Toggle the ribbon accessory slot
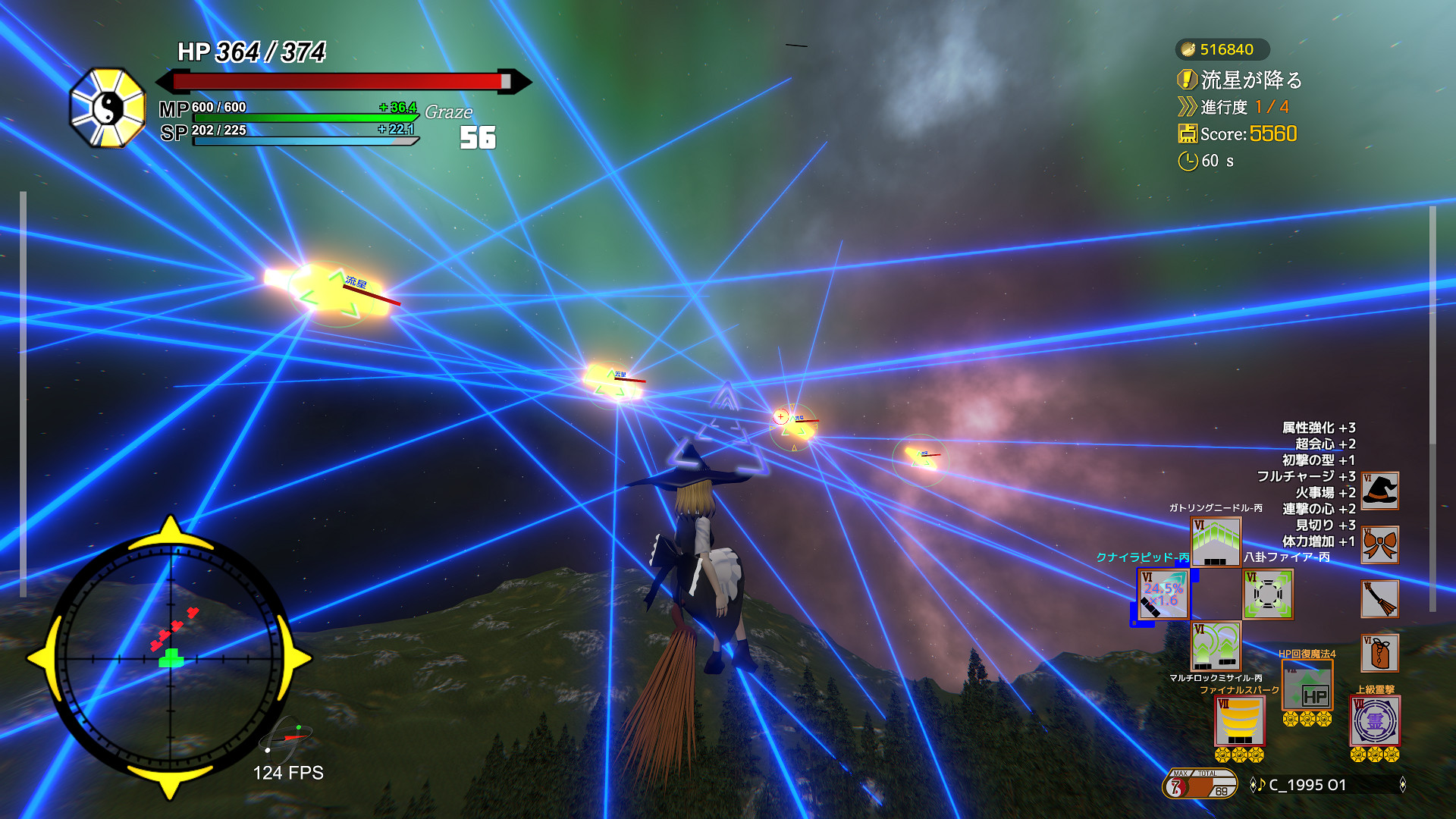 point(1379,544)
